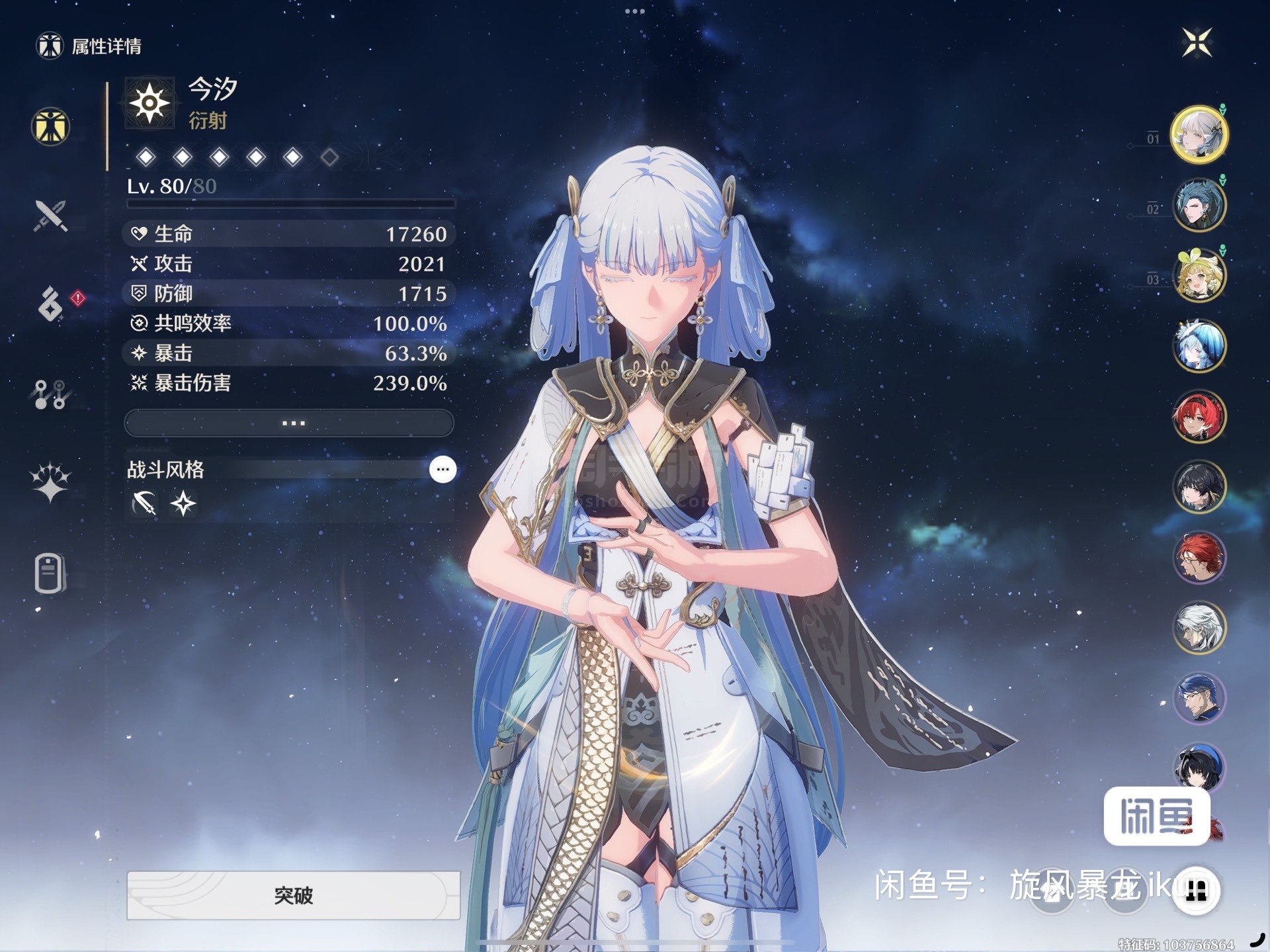The image size is (1270, 952).
Task: Click the 突破 ascend button
Action: [293, 895]
